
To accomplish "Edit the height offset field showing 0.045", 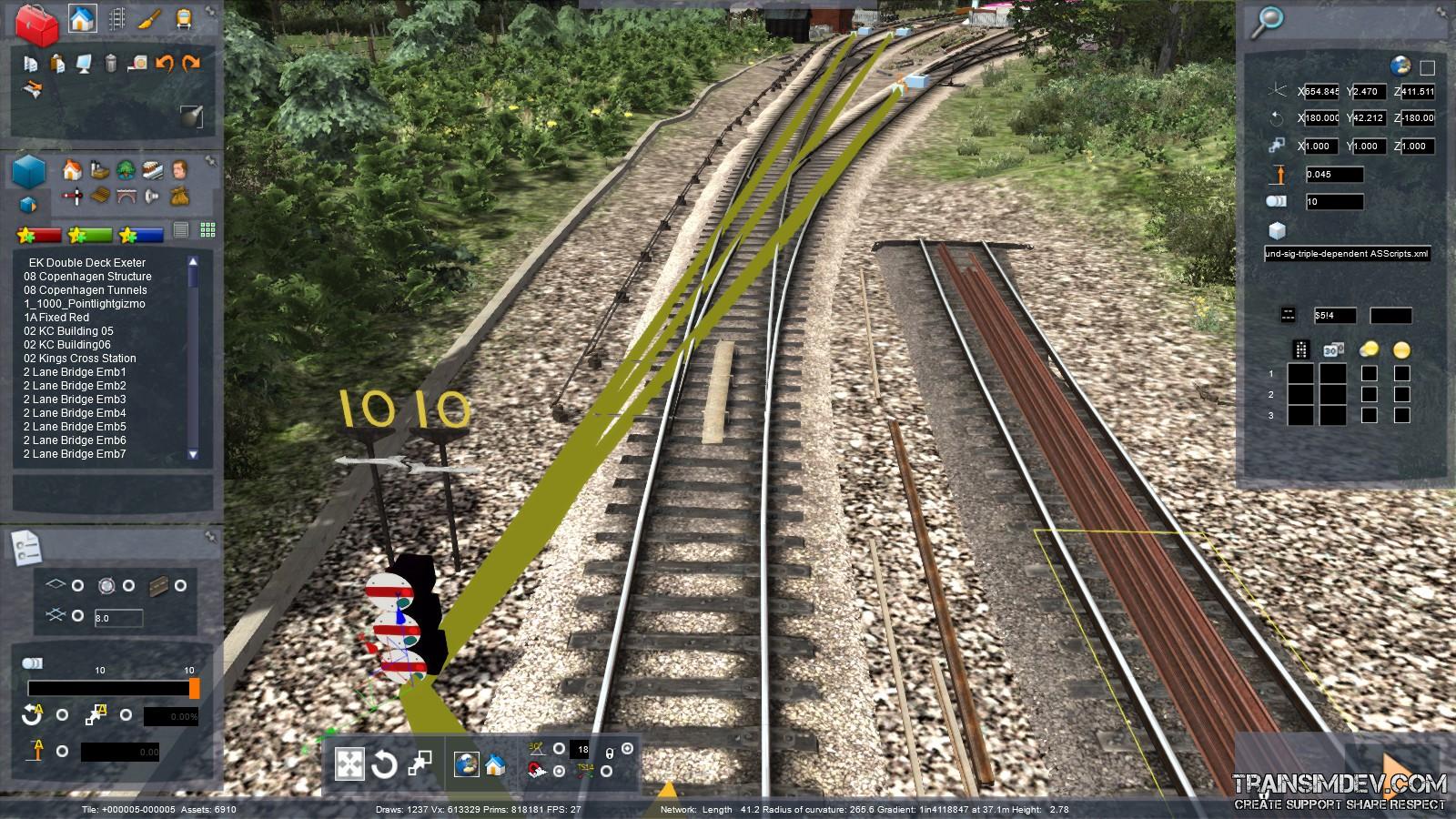I will point(1333,175).
